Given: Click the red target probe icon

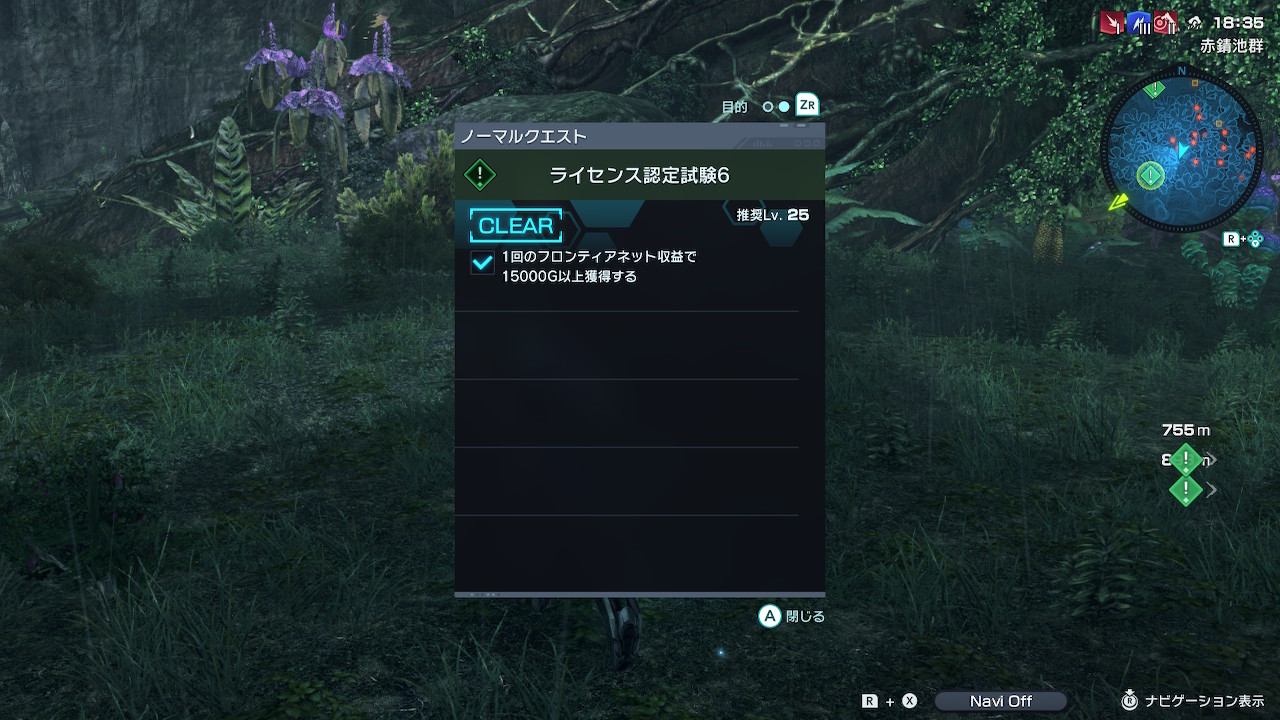Looking at the screenshot, I should click(x=1165, y=23).
